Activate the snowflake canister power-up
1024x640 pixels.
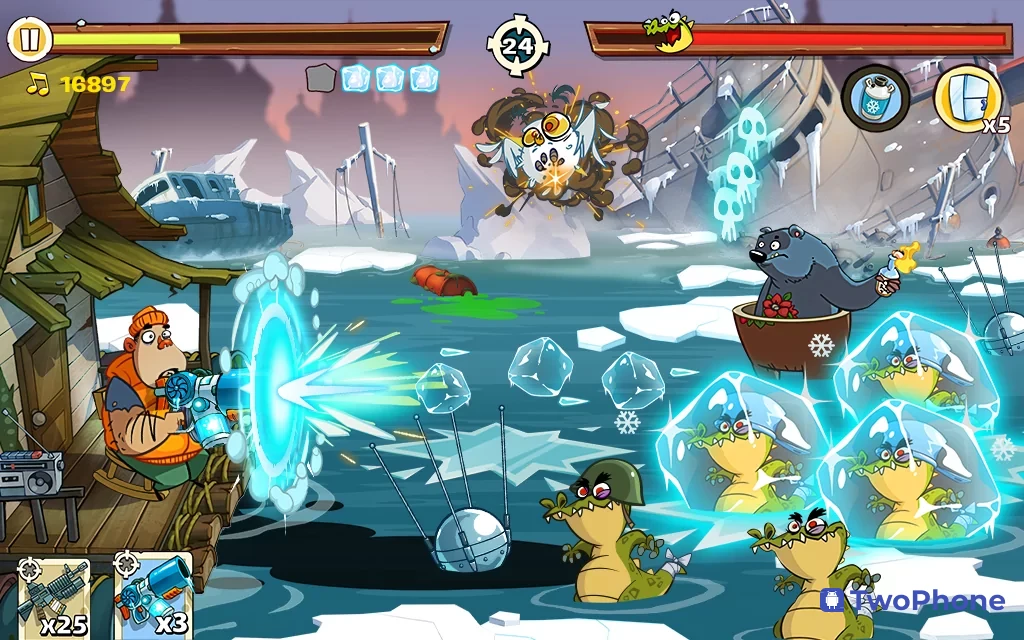pyautogui.click(x=875, y=97)
